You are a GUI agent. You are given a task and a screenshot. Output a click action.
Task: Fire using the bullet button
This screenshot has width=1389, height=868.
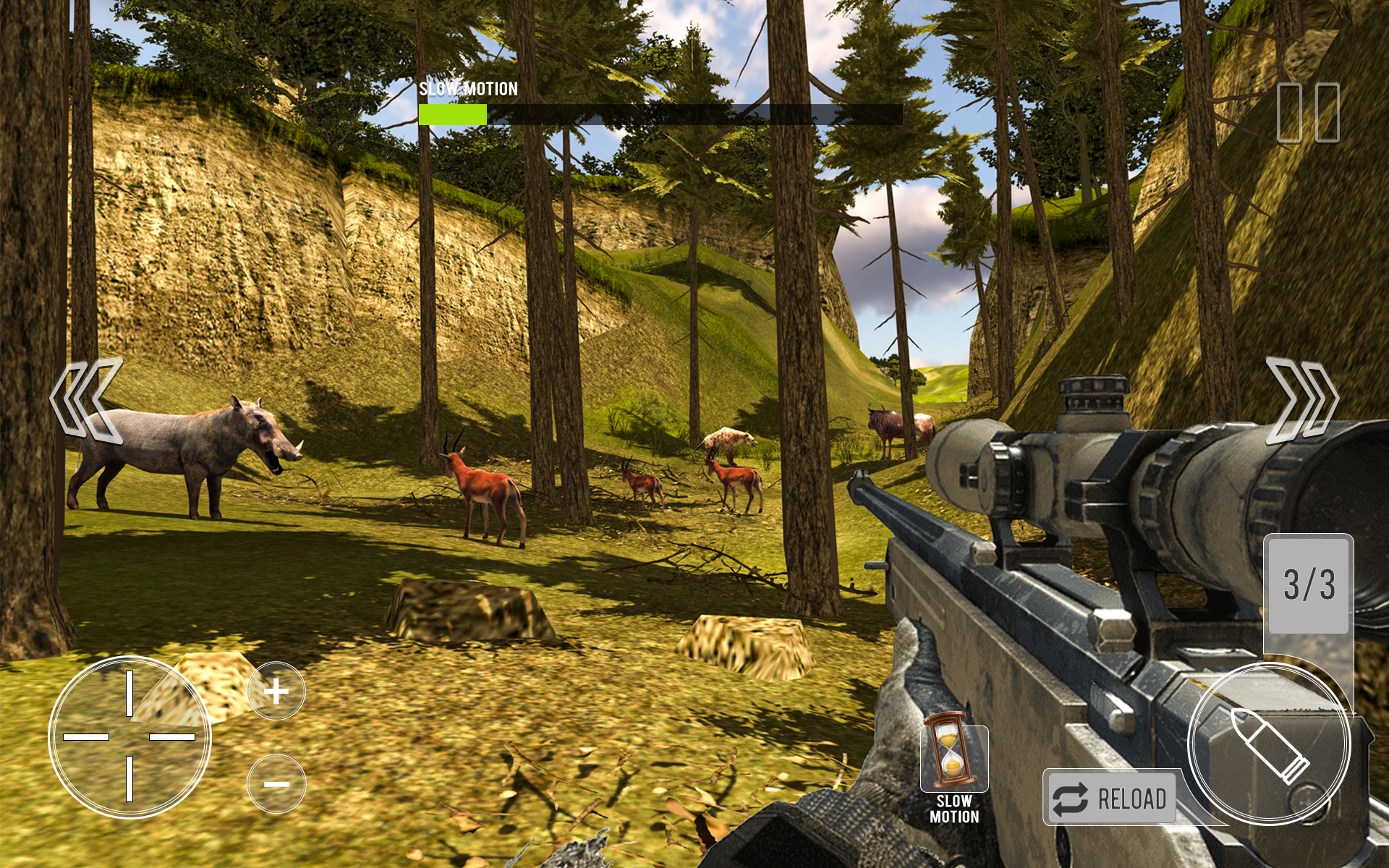[x=1269, y=744]
